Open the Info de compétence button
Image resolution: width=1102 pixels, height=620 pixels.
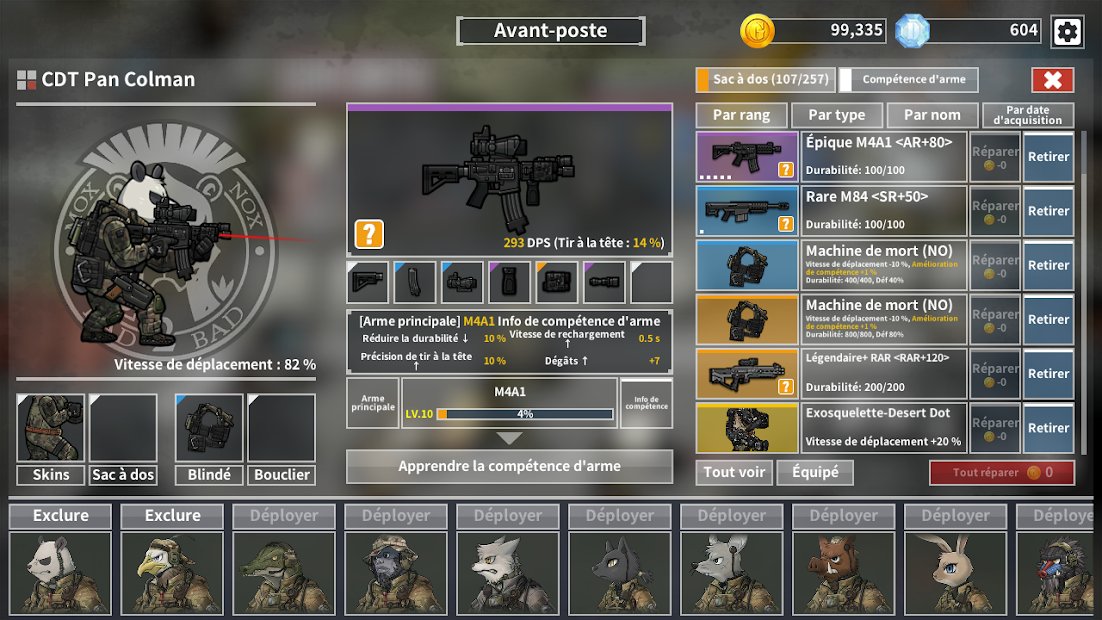[646, 403]
